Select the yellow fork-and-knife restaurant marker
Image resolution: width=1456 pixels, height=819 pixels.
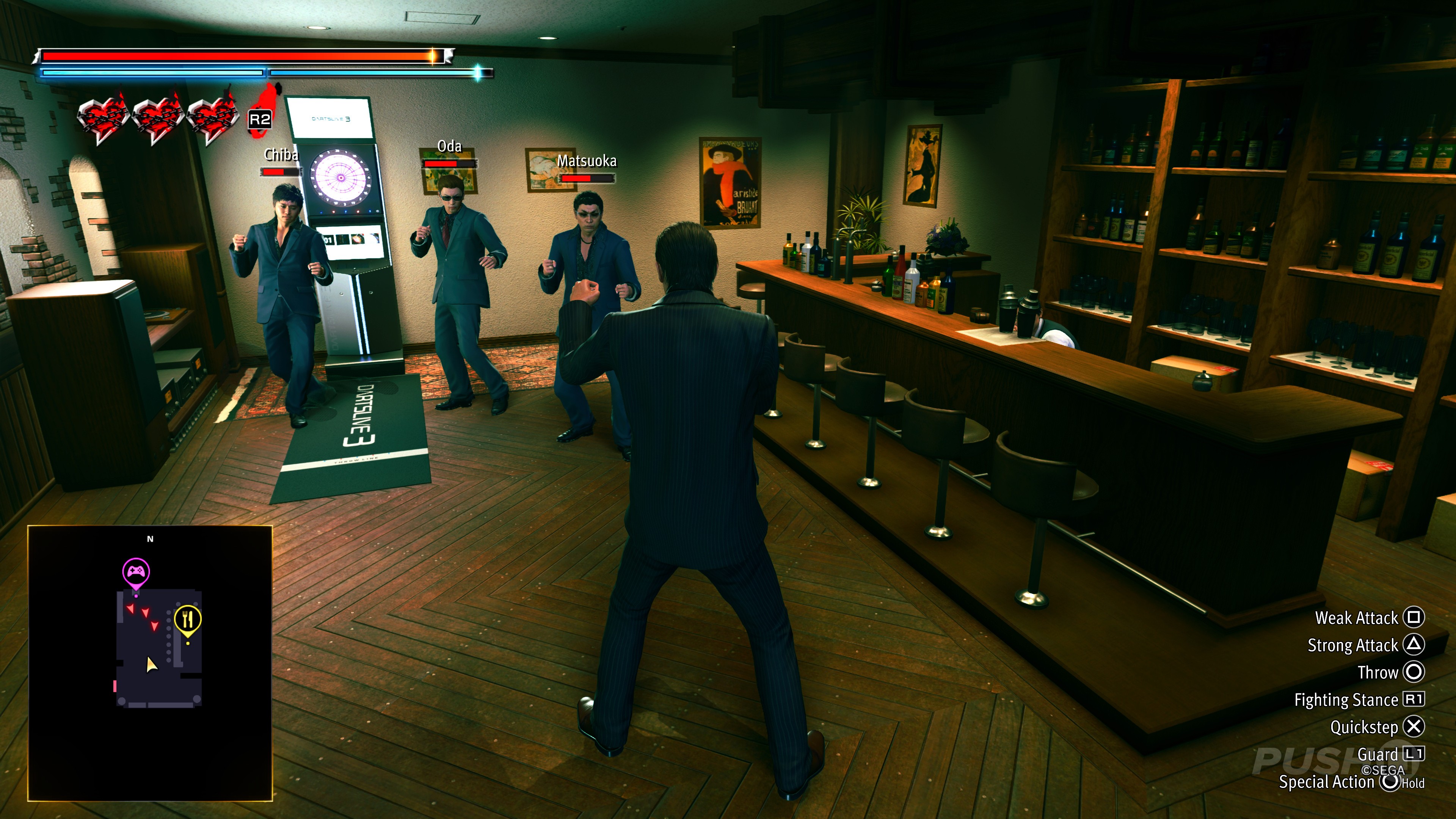[188, 620]
